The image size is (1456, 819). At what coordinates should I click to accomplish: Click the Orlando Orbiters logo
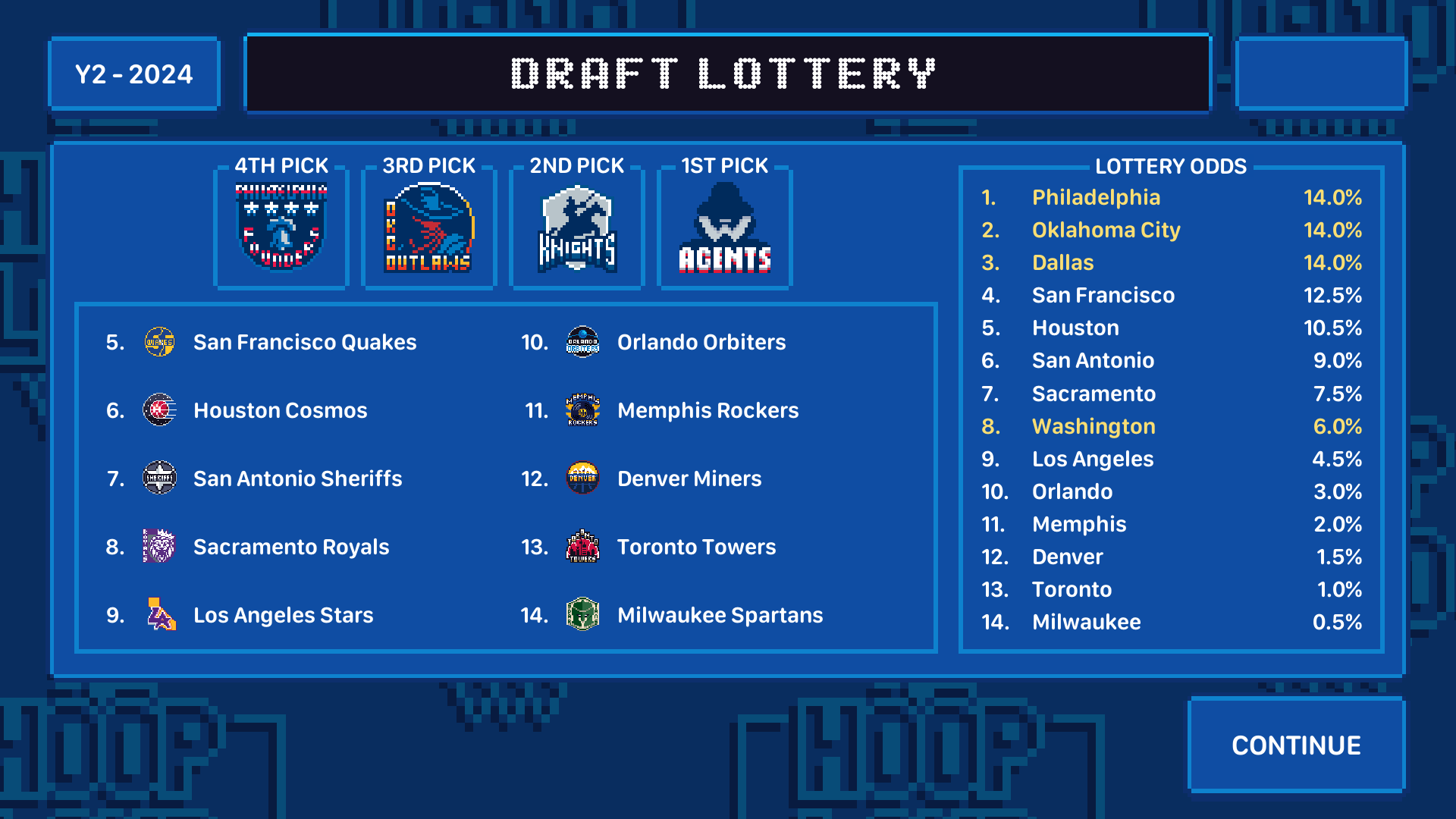584,342
